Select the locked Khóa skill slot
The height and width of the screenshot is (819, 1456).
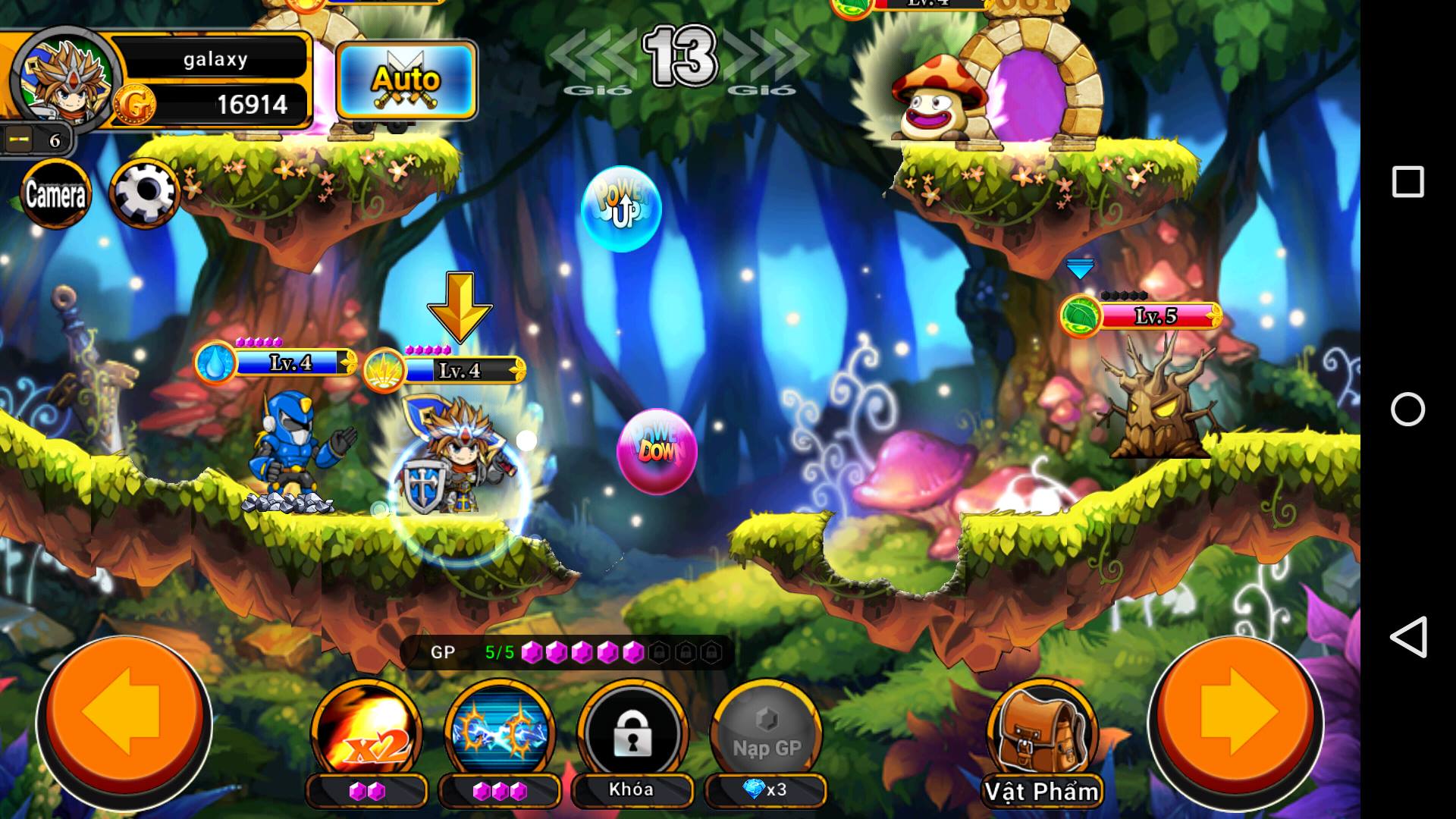pos(632,733)
